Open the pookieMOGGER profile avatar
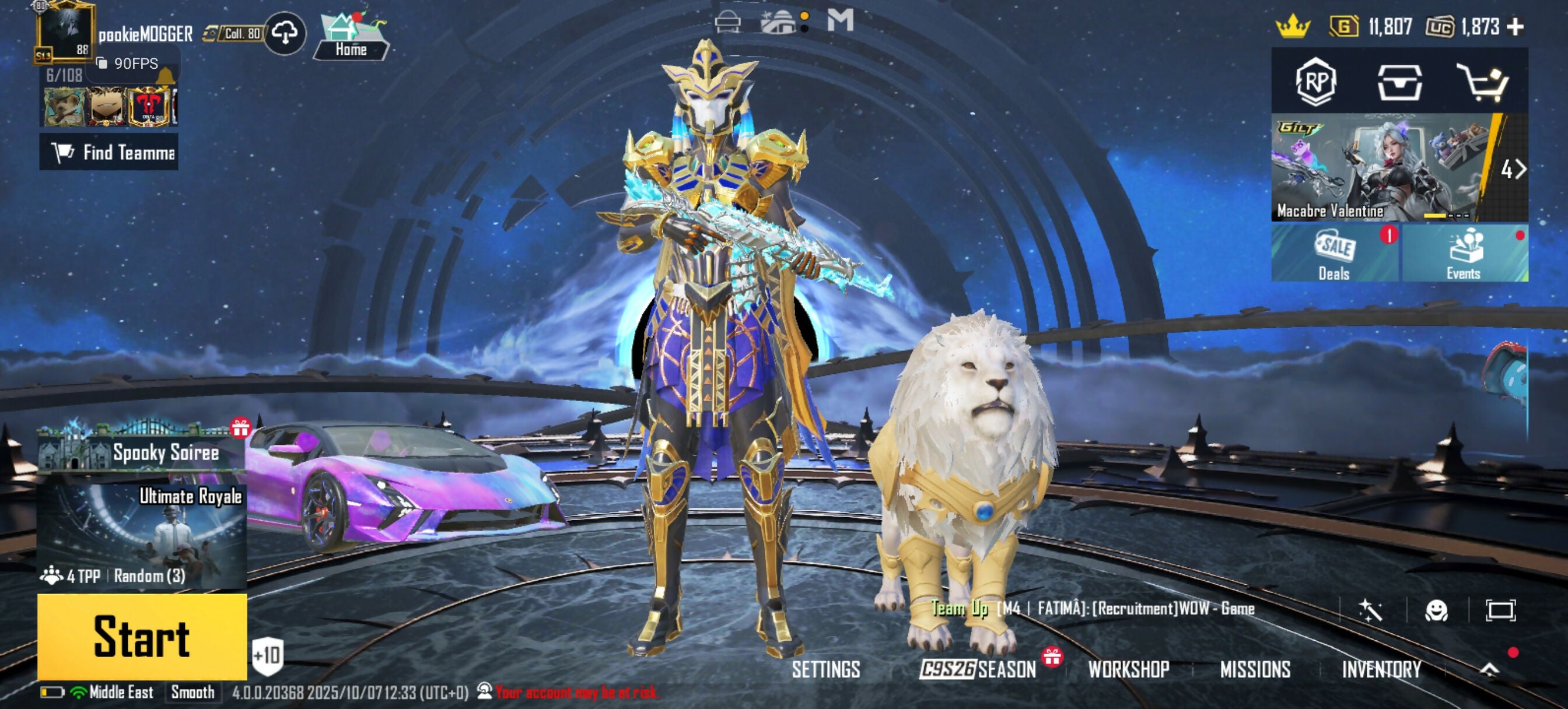The image size is (1568, 709). coord(65,31)
